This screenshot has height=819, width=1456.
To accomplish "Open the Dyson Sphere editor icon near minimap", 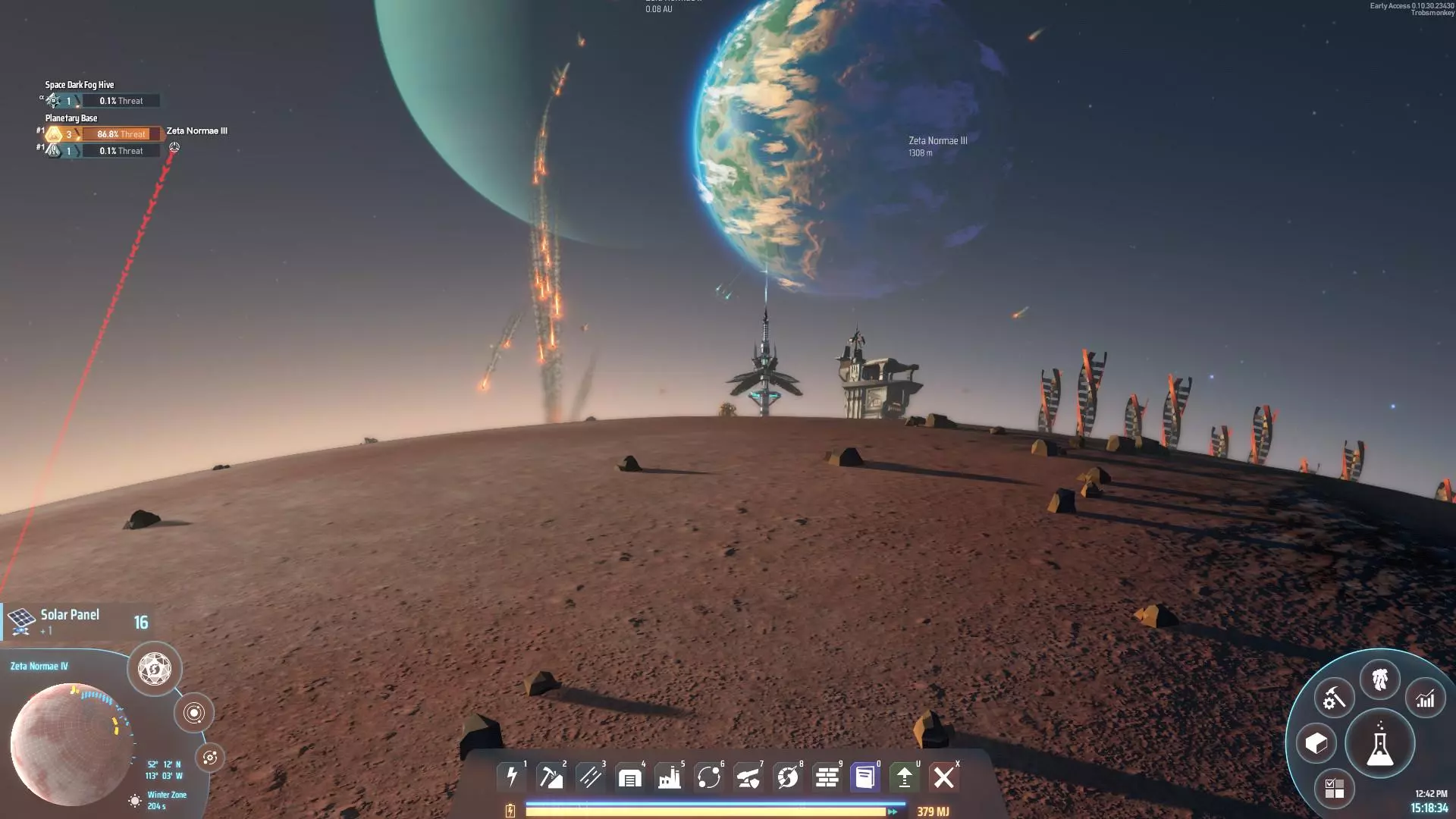I will tap(154, 670).
